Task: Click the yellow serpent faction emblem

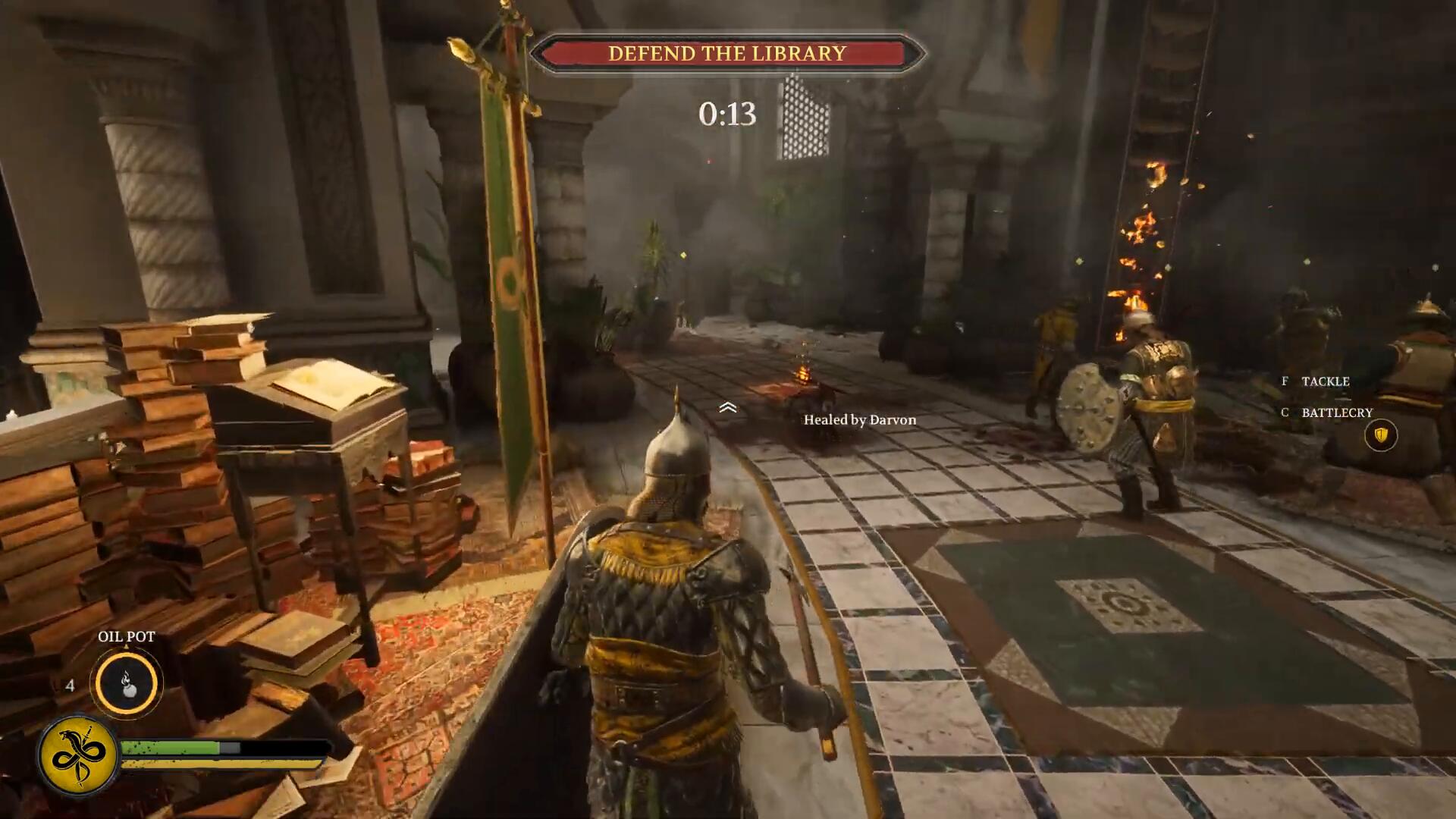Action: click(79, 755)
